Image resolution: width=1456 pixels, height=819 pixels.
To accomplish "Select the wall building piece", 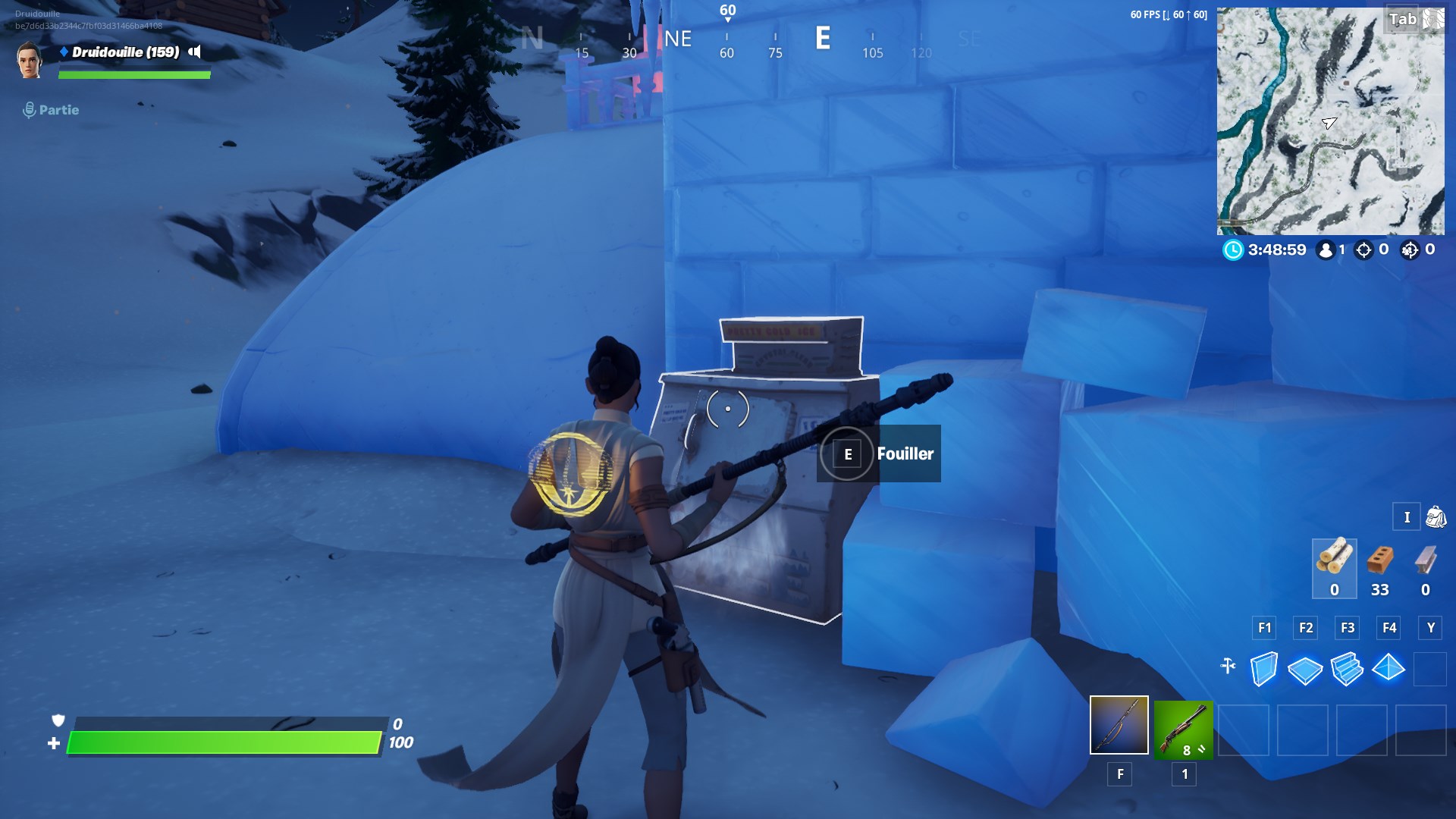I will click(1265, 669).
